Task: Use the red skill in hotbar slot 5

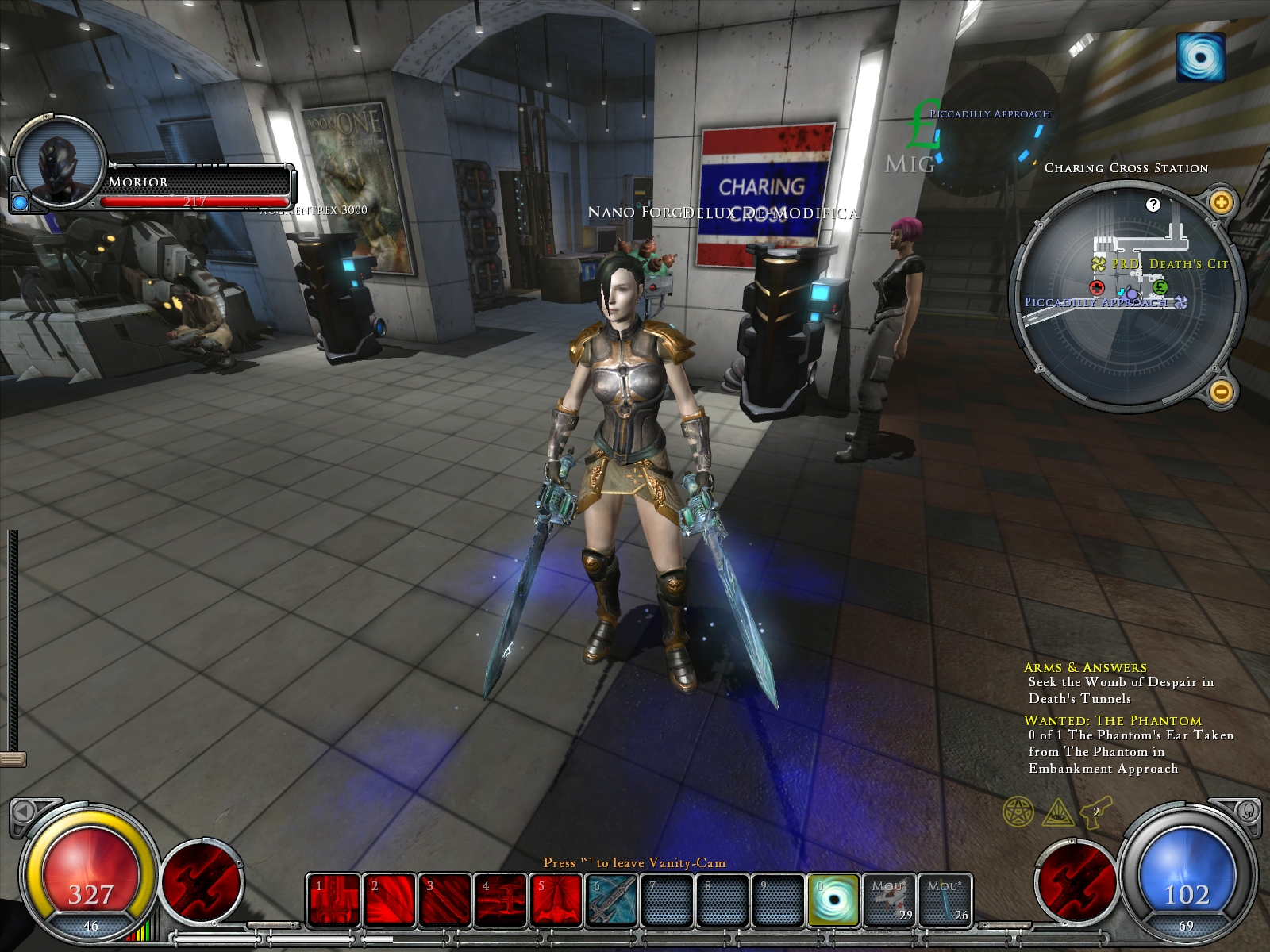Action: tap(556, 900)
